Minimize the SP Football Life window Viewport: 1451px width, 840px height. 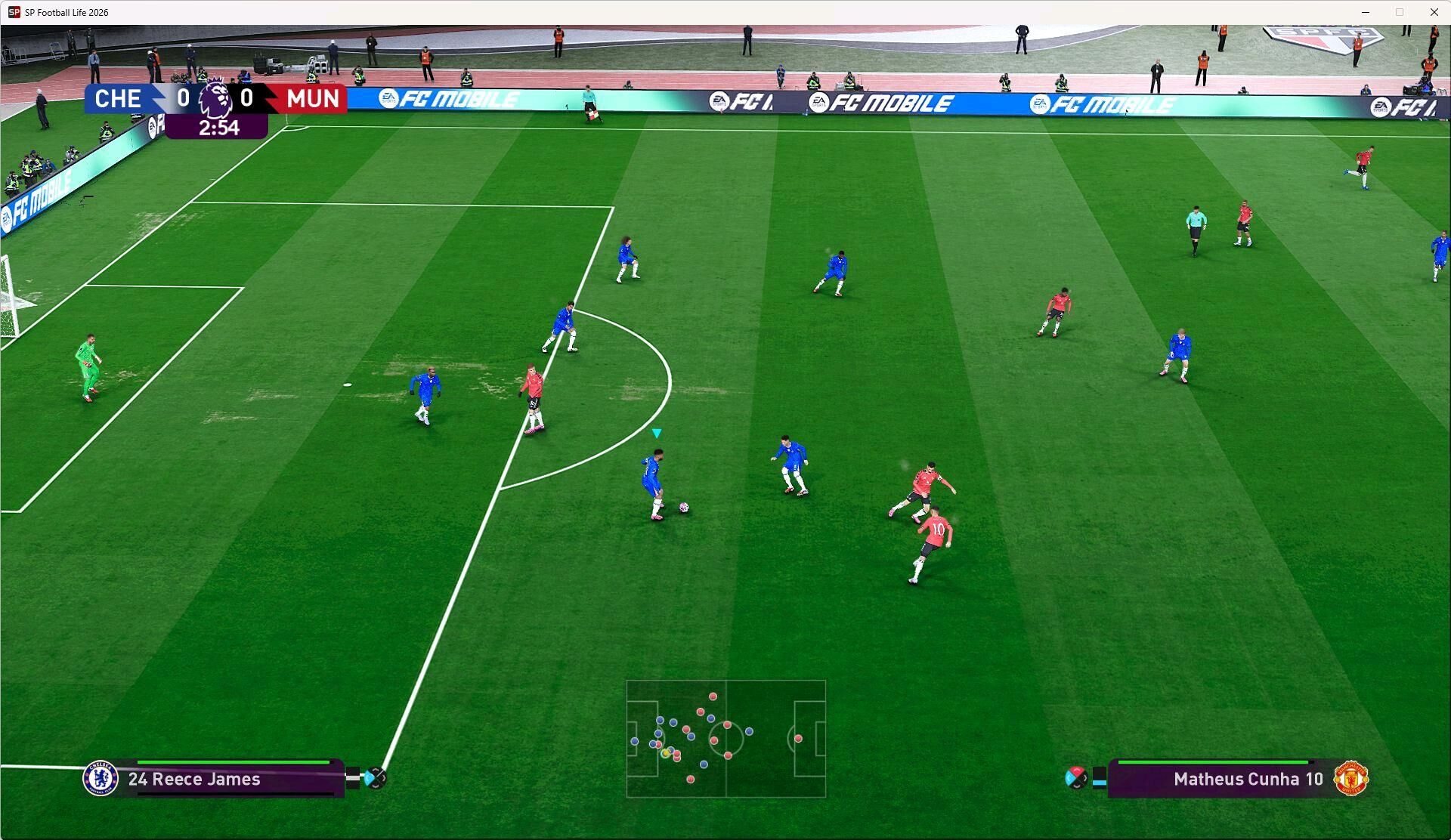[x=1366, y=12]
